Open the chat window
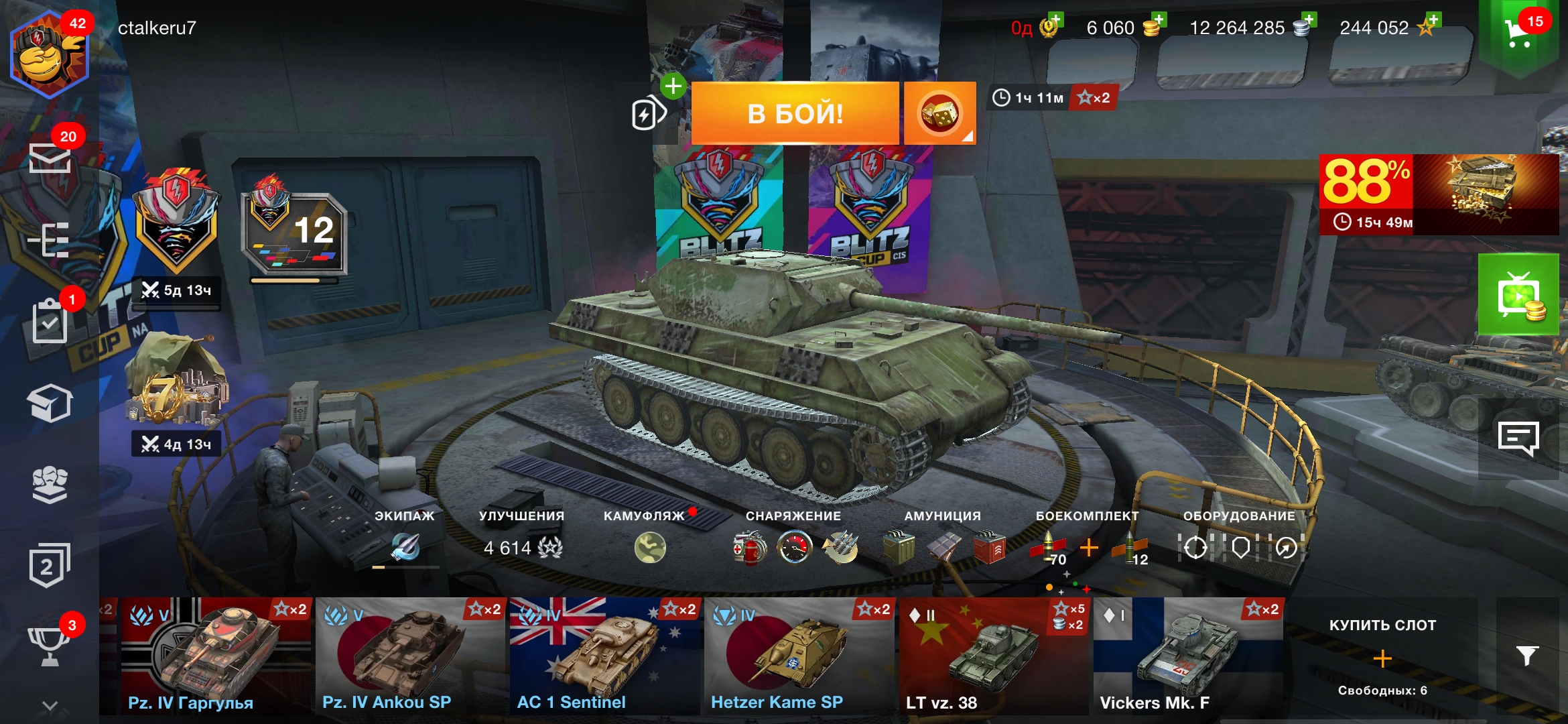Screen dimensions: 1568x724 [x=1518, y=439]
